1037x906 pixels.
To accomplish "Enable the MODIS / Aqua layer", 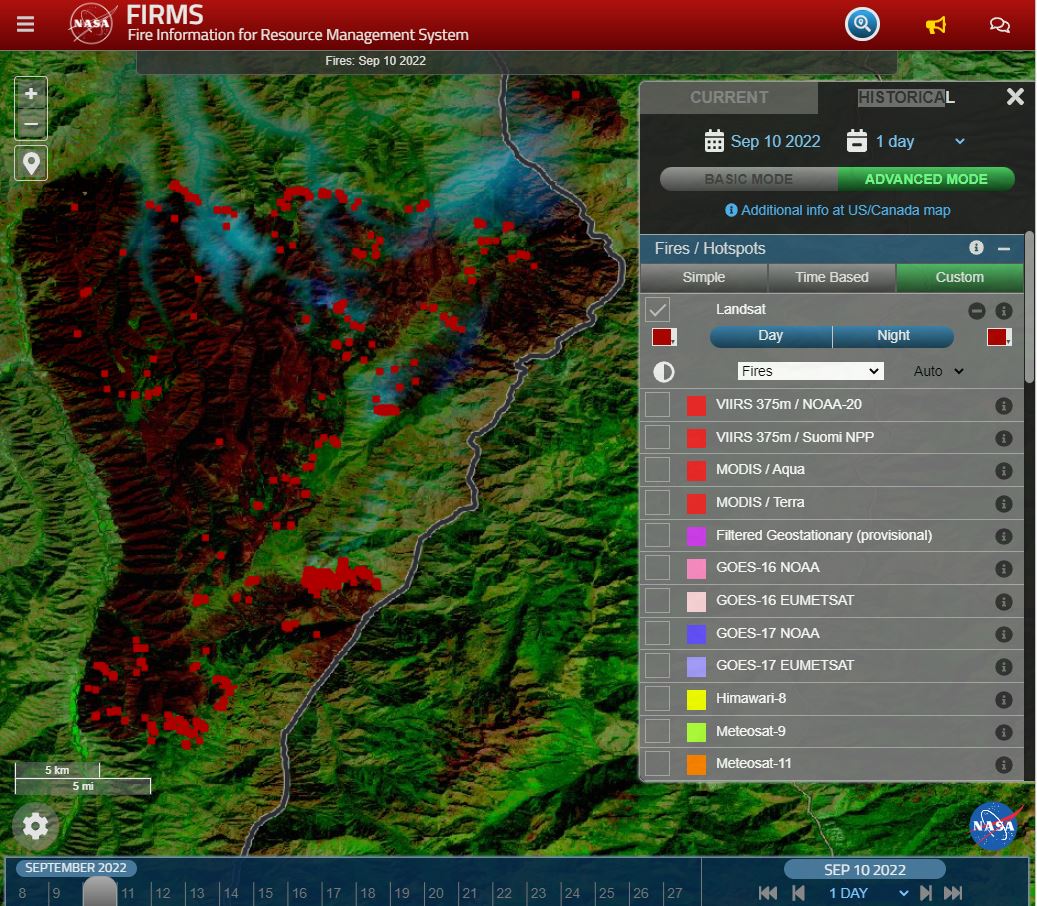I will click(657, 470).
